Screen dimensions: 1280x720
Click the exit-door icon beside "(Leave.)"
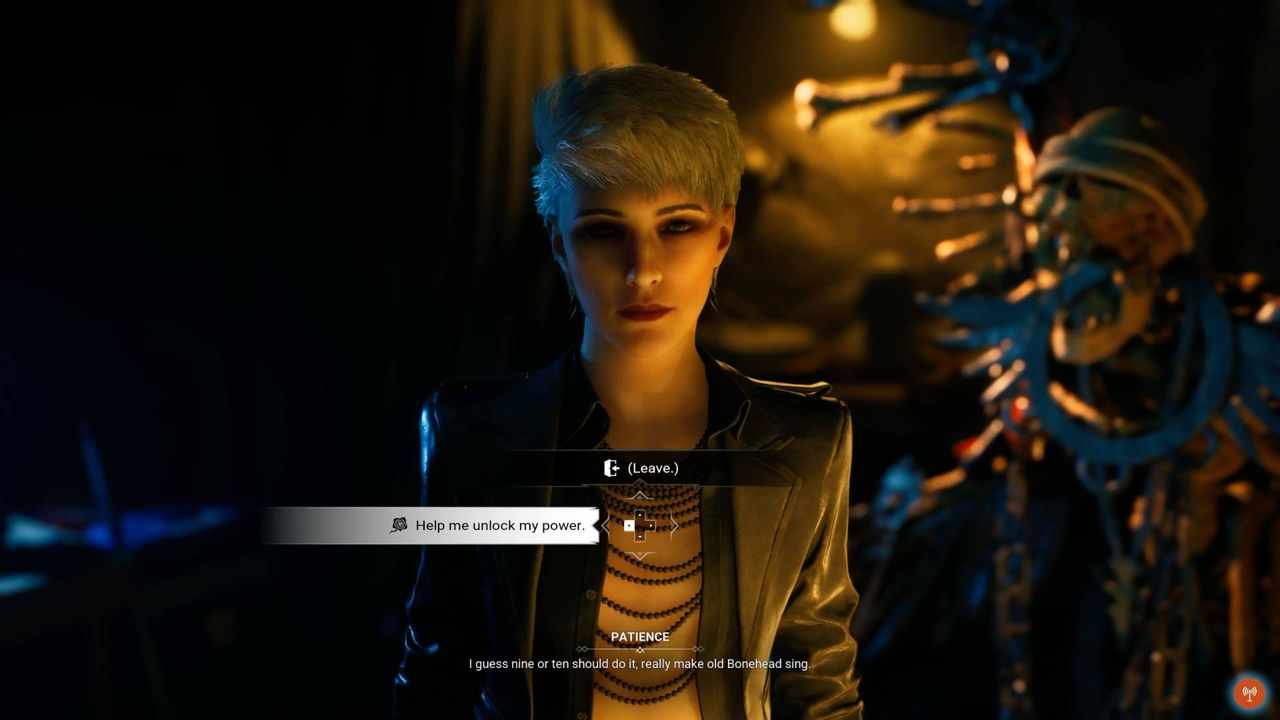pos(612,467)
